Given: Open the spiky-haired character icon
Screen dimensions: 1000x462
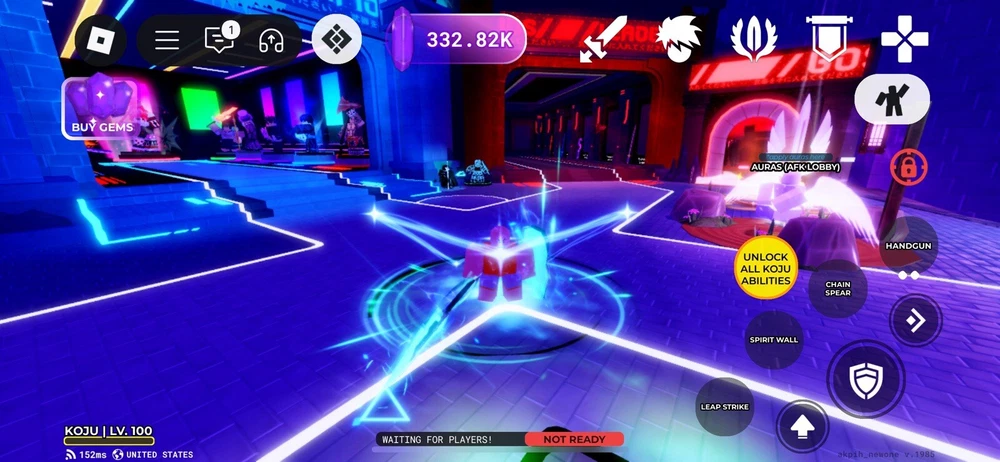Looking at the screenshot, I should coord(678,40).
